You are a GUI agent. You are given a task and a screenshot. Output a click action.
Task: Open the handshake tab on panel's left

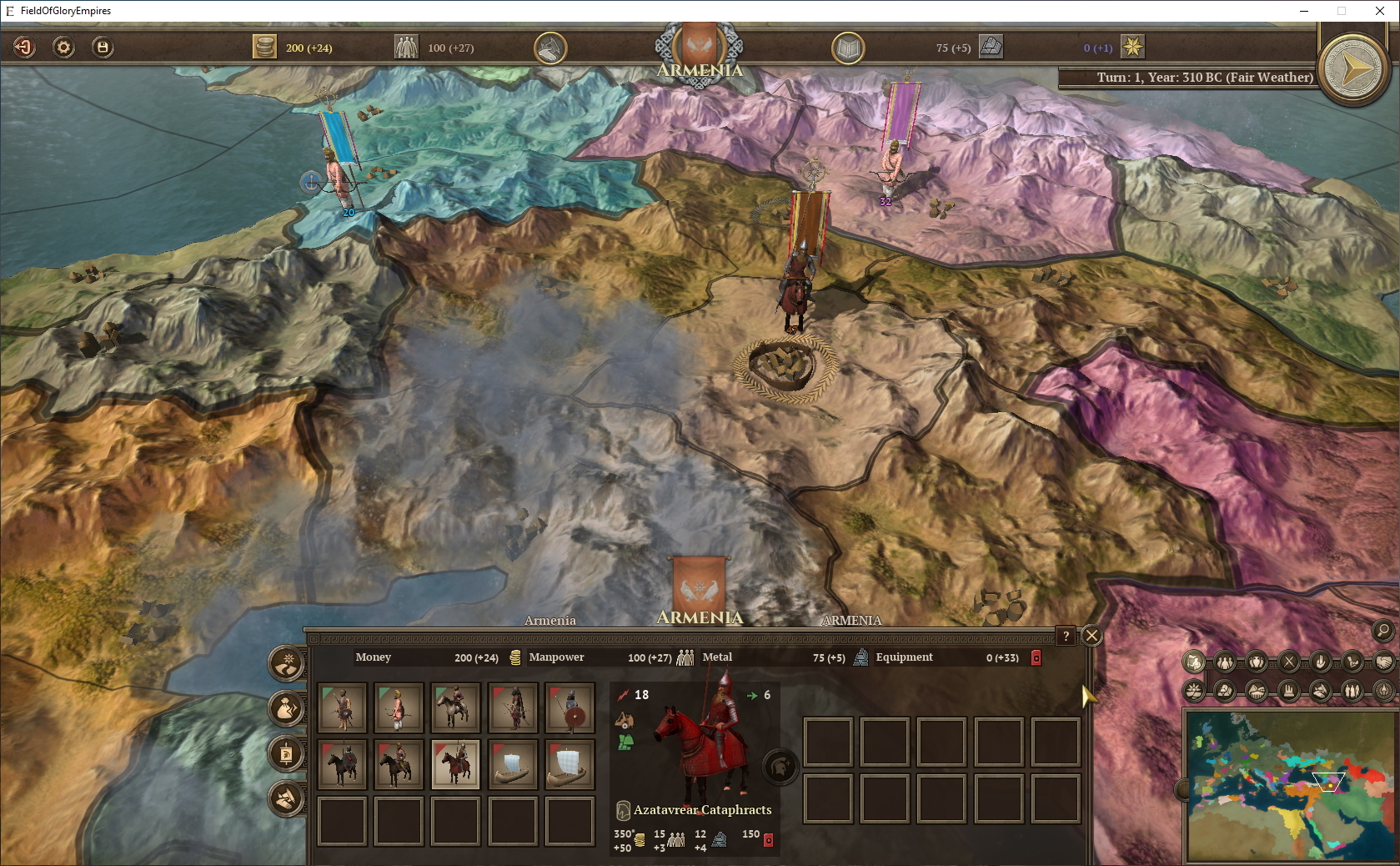286,798
